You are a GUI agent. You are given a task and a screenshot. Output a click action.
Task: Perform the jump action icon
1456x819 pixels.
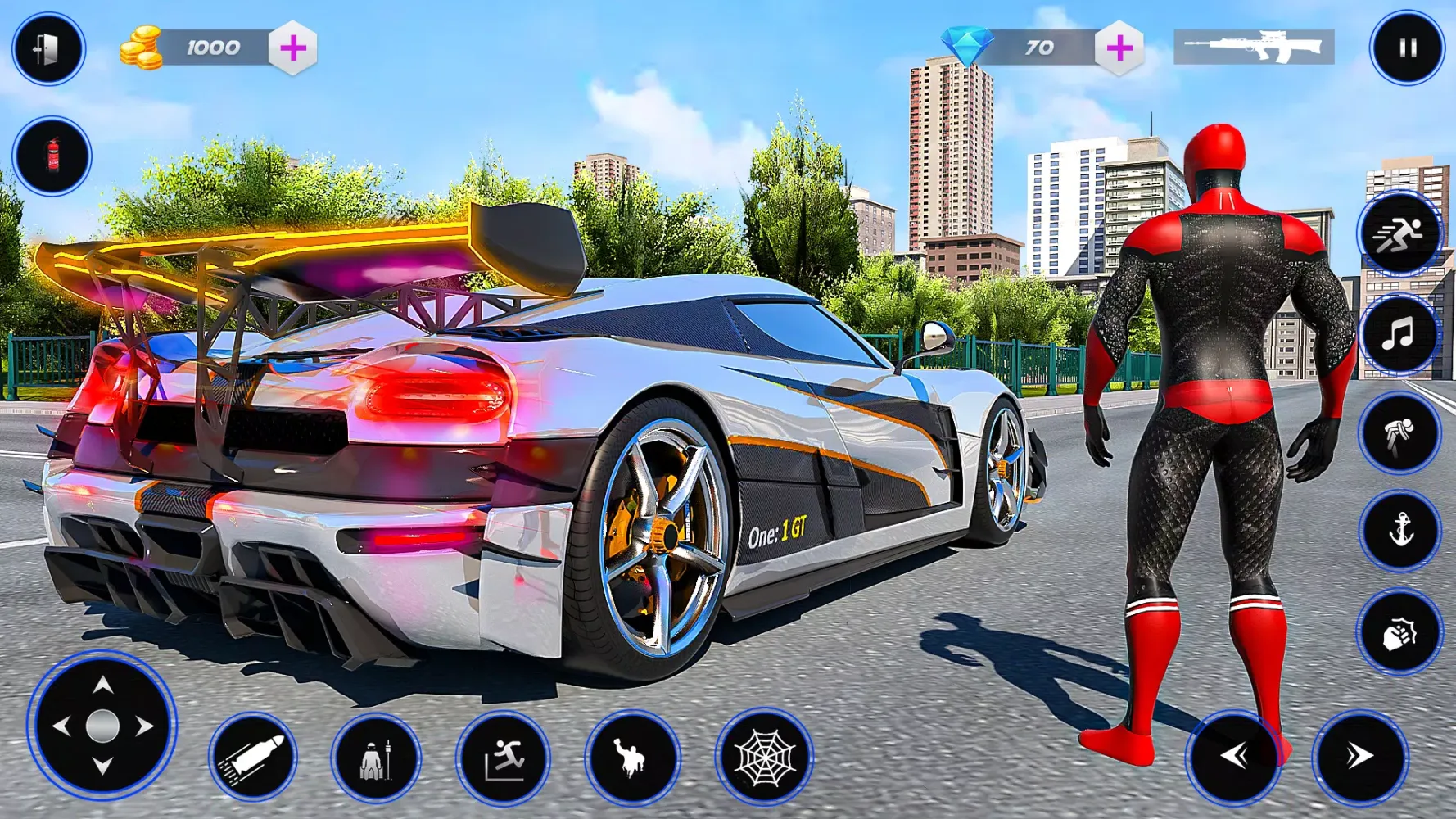(503, 758)
